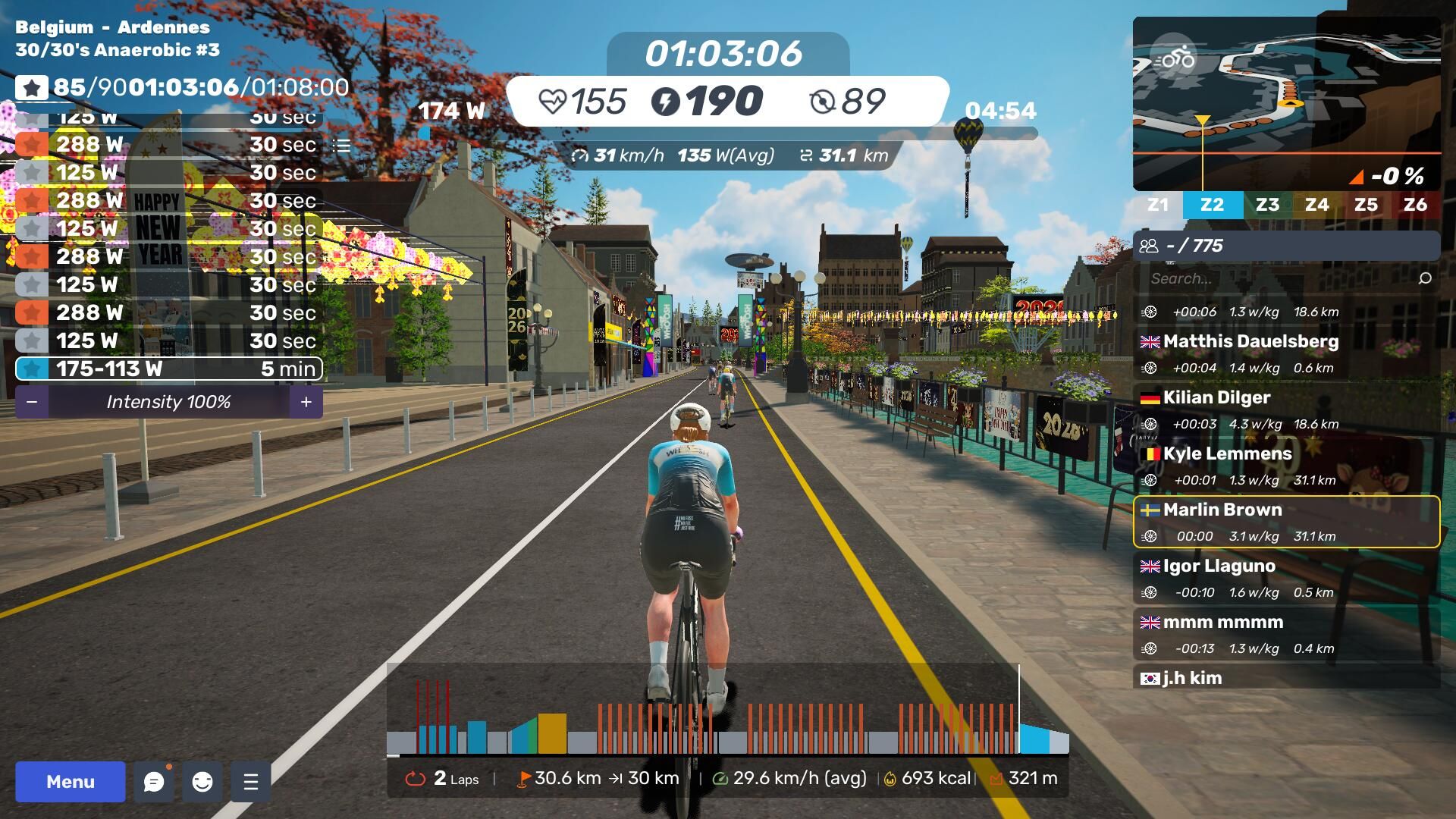This screenshot has width=1456, height=819.
Task: Increase workout intensity with the plus button
Action: (306, 402)
